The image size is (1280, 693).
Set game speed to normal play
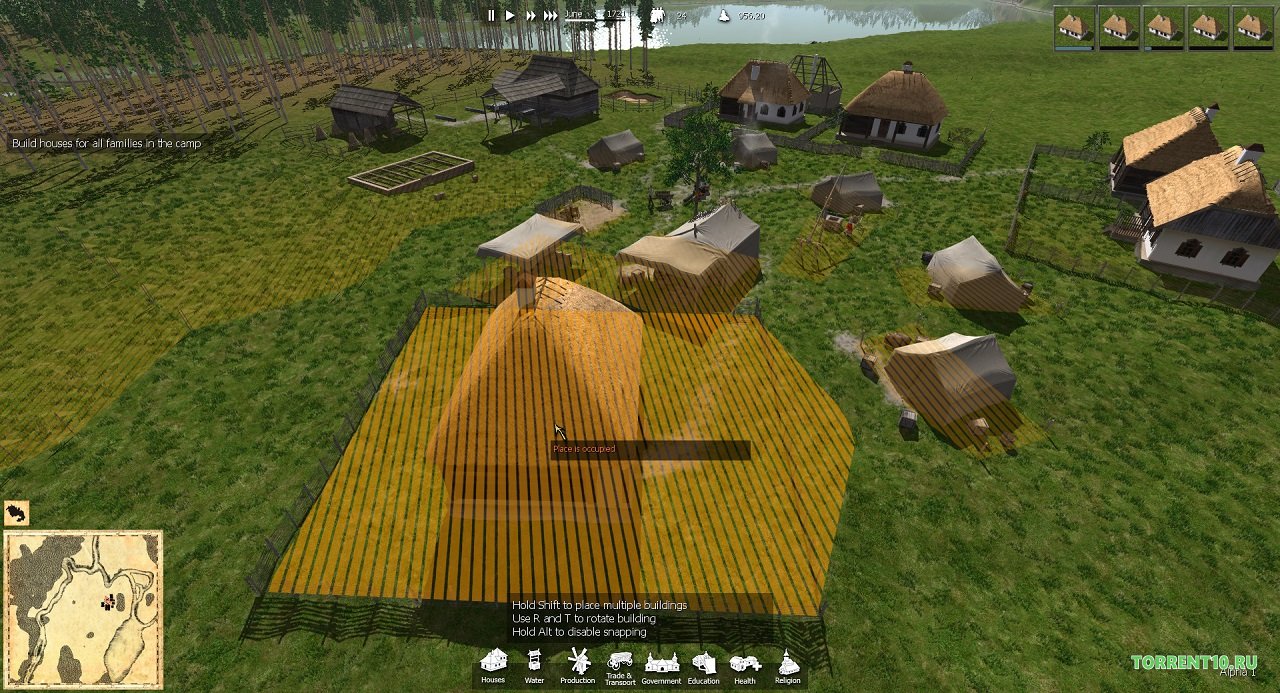pos(510,15)
